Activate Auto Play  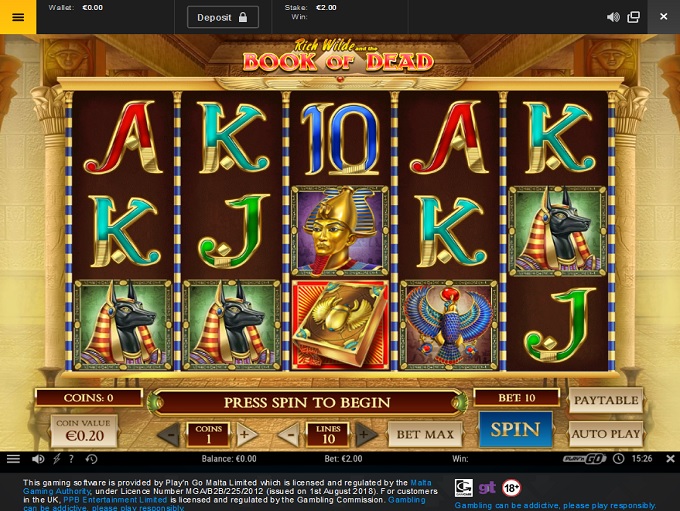pos(605,434)
